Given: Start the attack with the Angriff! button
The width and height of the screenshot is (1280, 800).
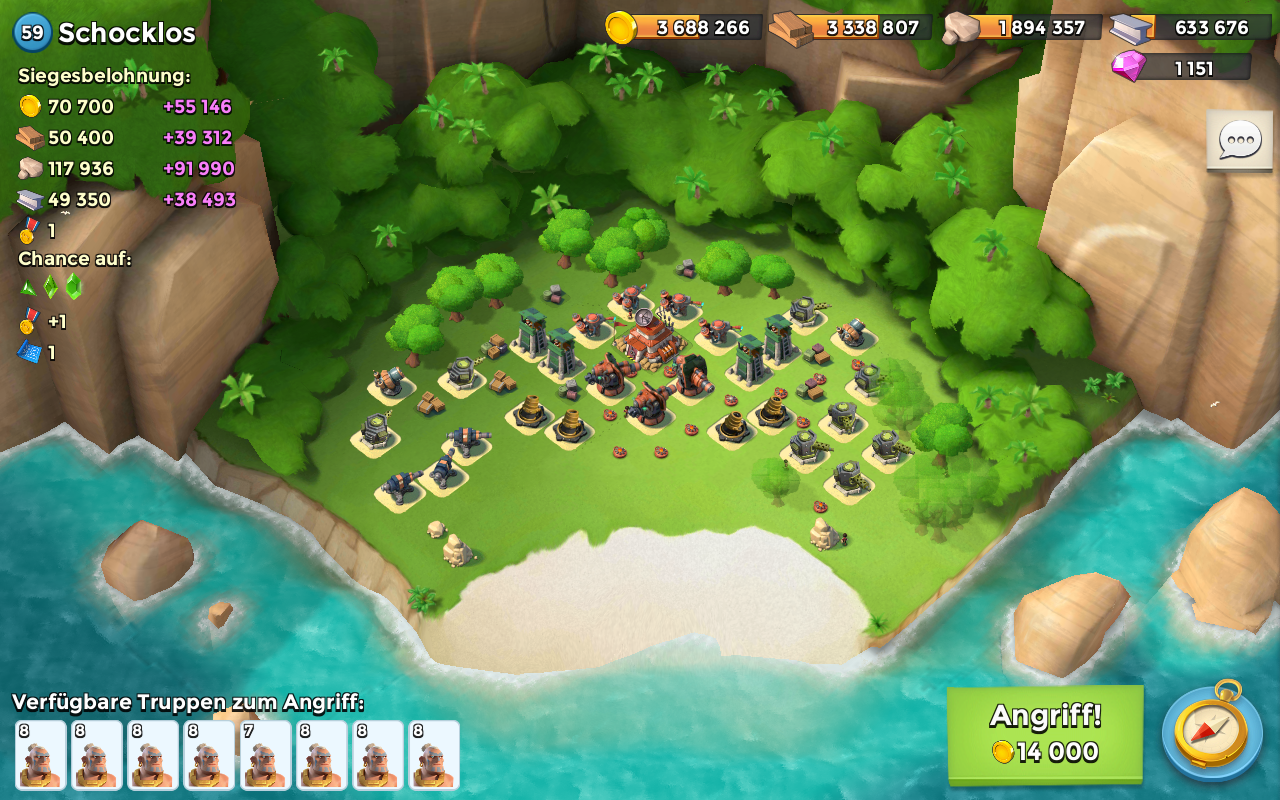Looking at the screenshot, I should (1045, 733).
